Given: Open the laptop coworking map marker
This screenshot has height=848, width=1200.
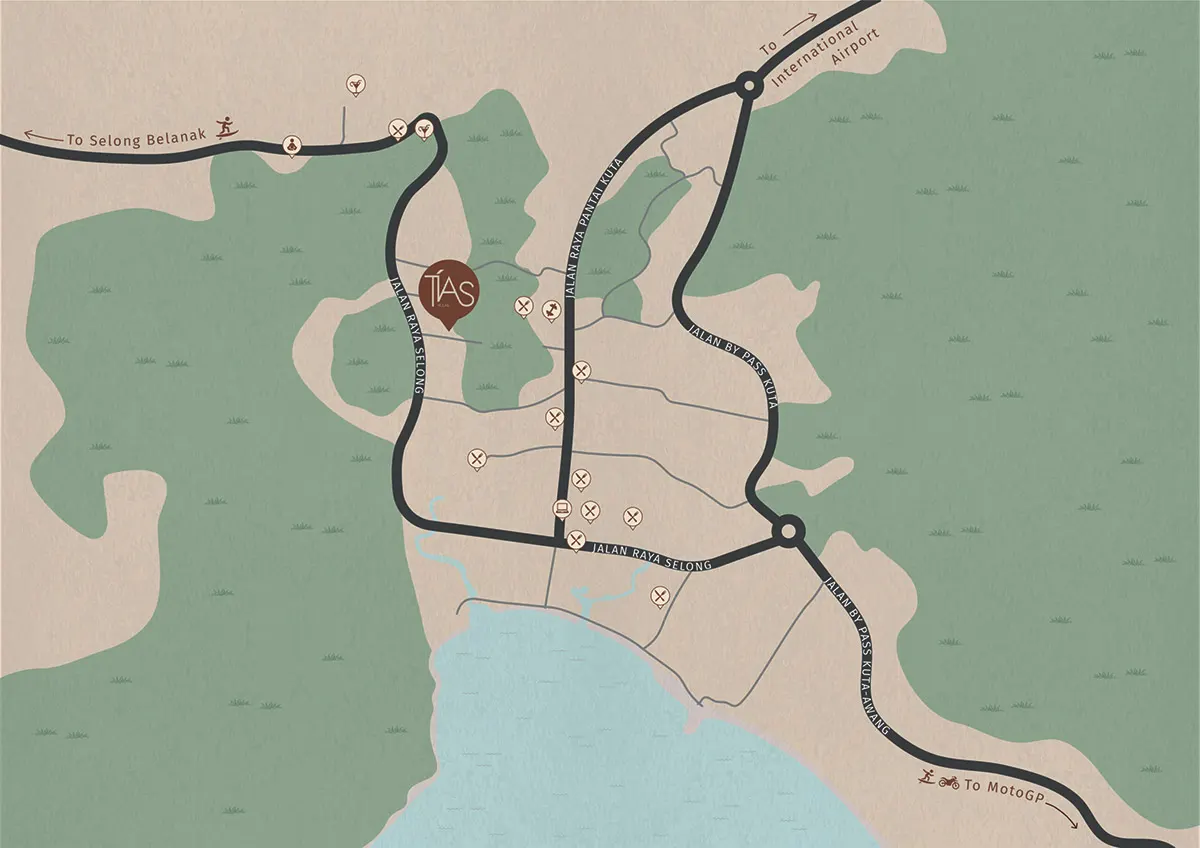Looking at the screenshot, I should point(562,508).
